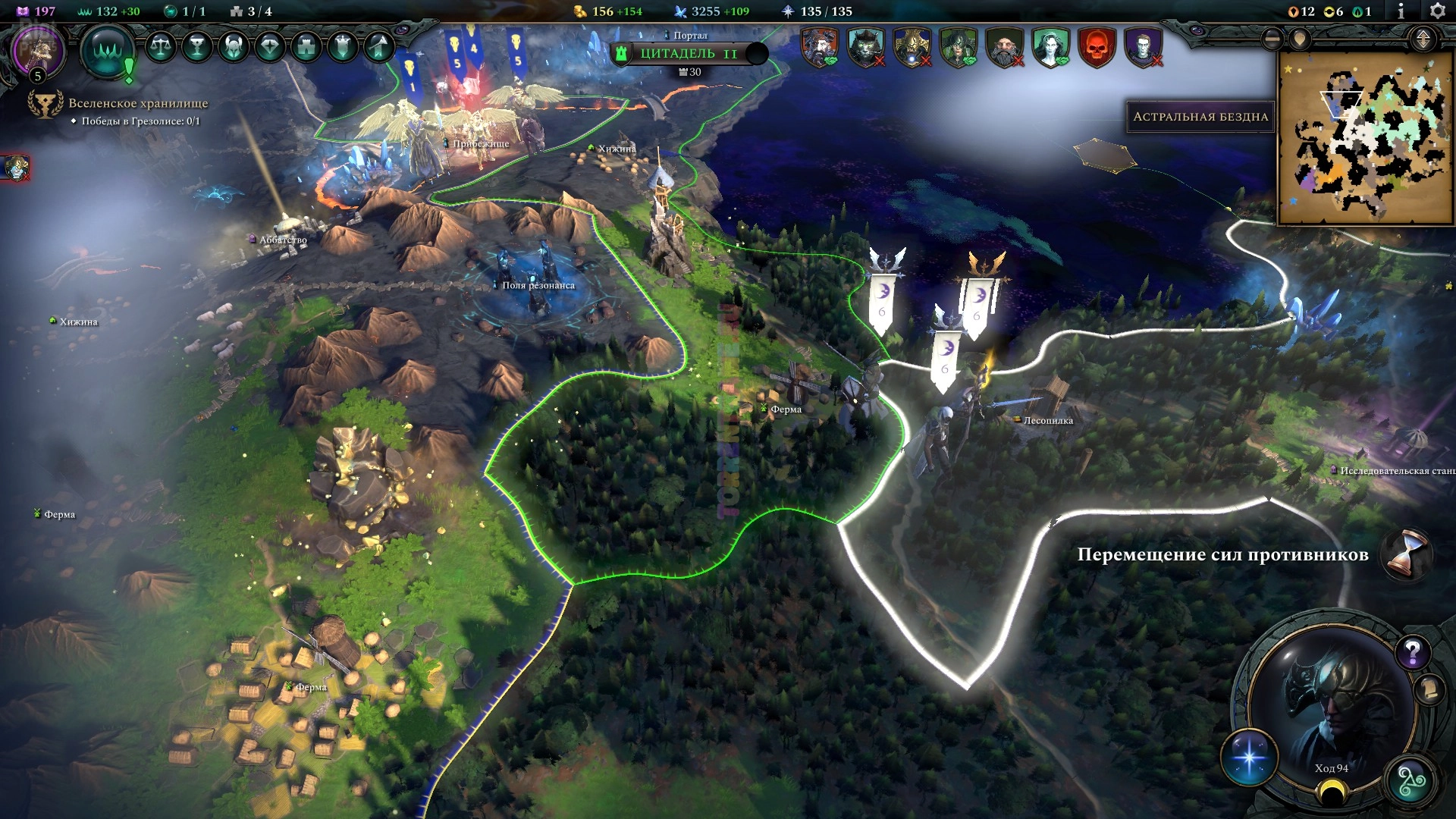Open the scales diplomacy icon
The height and width of the screenshot is (819, 1456).
(x=160, y=47)
